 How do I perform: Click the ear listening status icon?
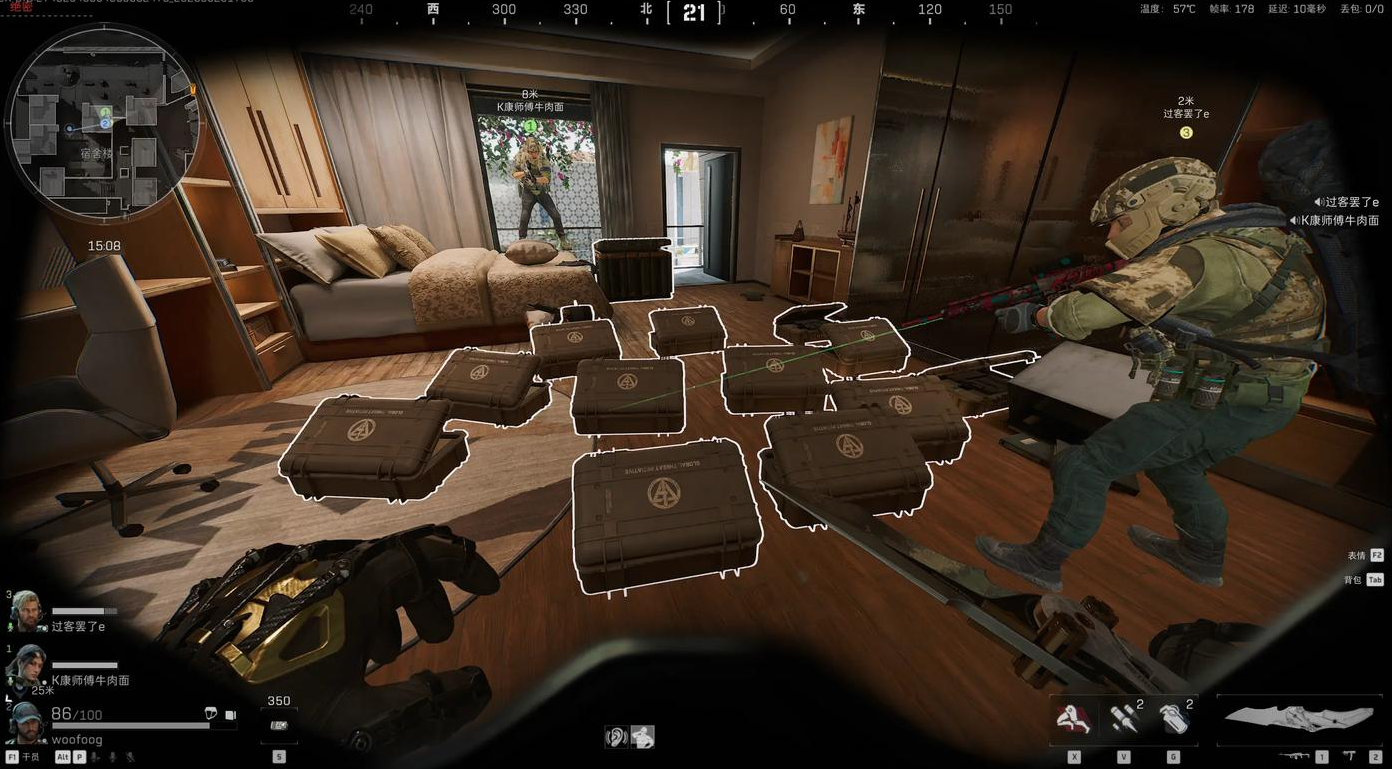(617, 738)
